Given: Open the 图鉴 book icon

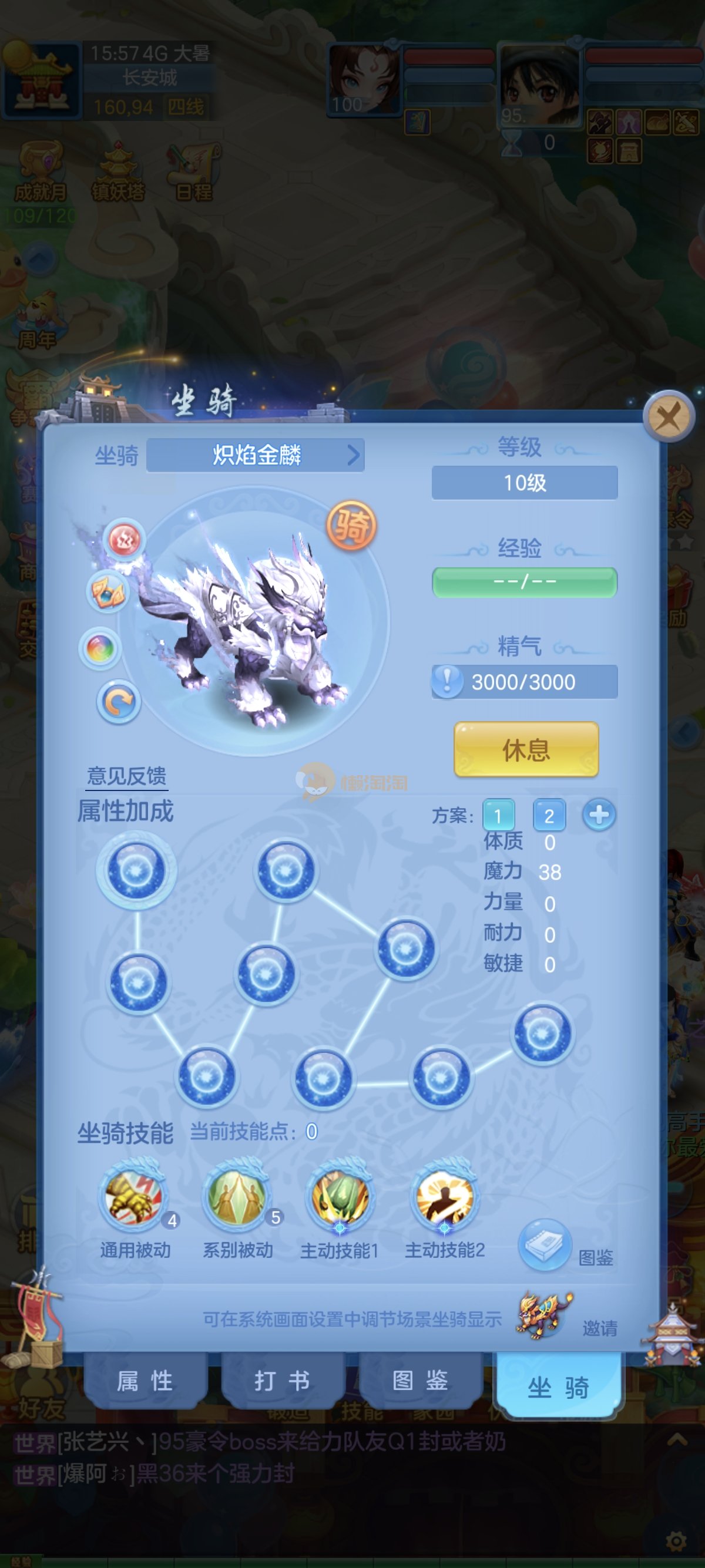Looking at the screenshot, I should [x=545, y=1244].
